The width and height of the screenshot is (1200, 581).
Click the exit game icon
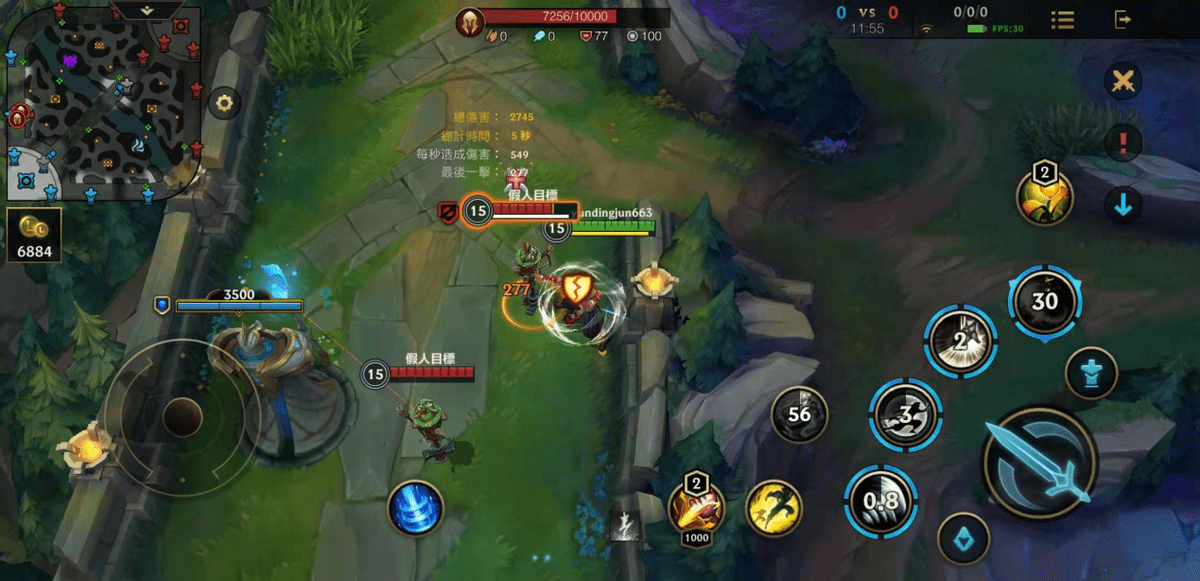[x=1123, y=19]
